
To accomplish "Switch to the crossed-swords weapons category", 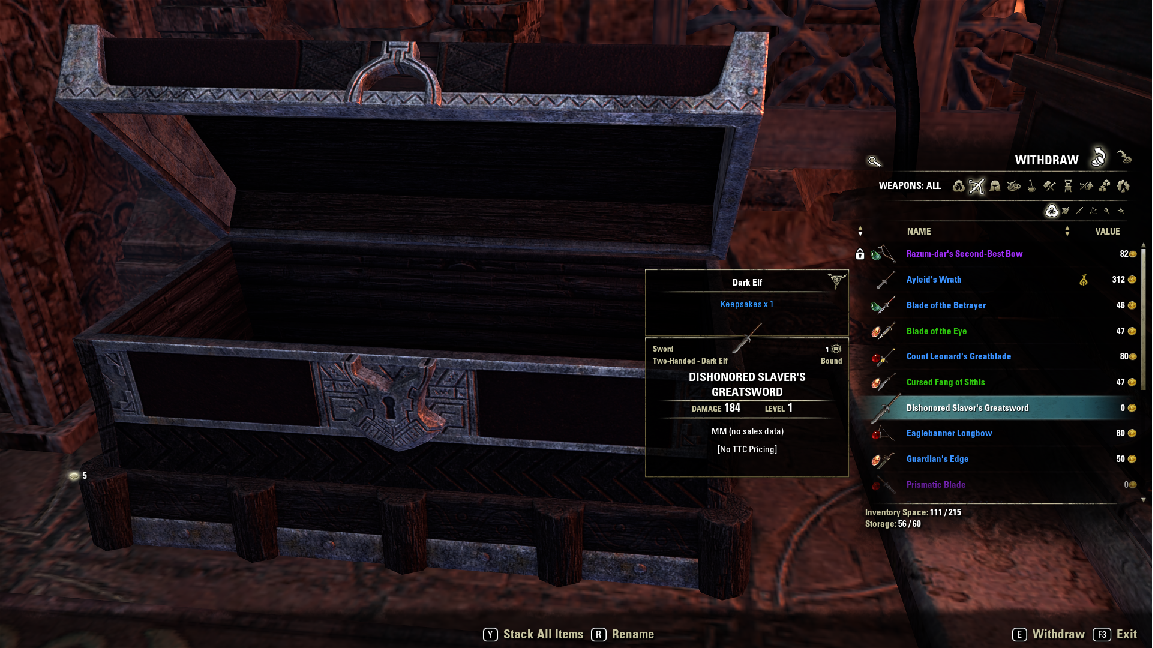I will pos(977,186).
